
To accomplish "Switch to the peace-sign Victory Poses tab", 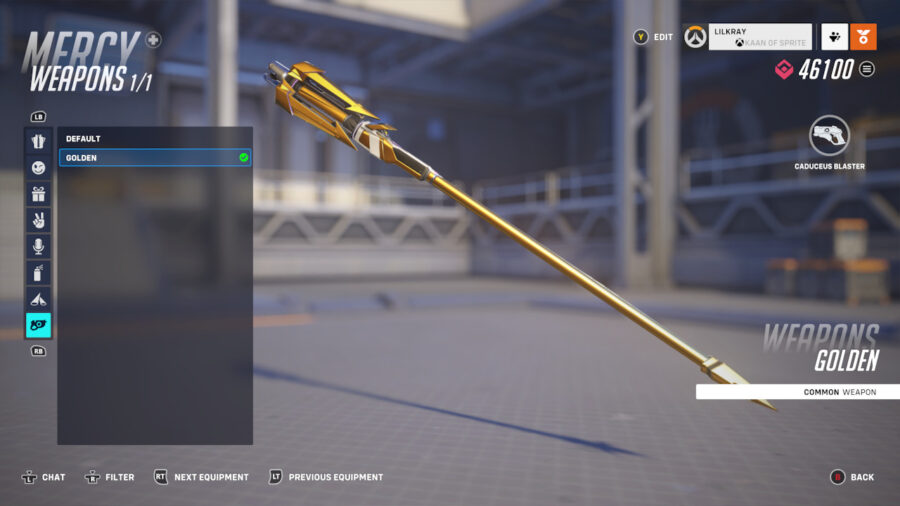I will 38,220.
